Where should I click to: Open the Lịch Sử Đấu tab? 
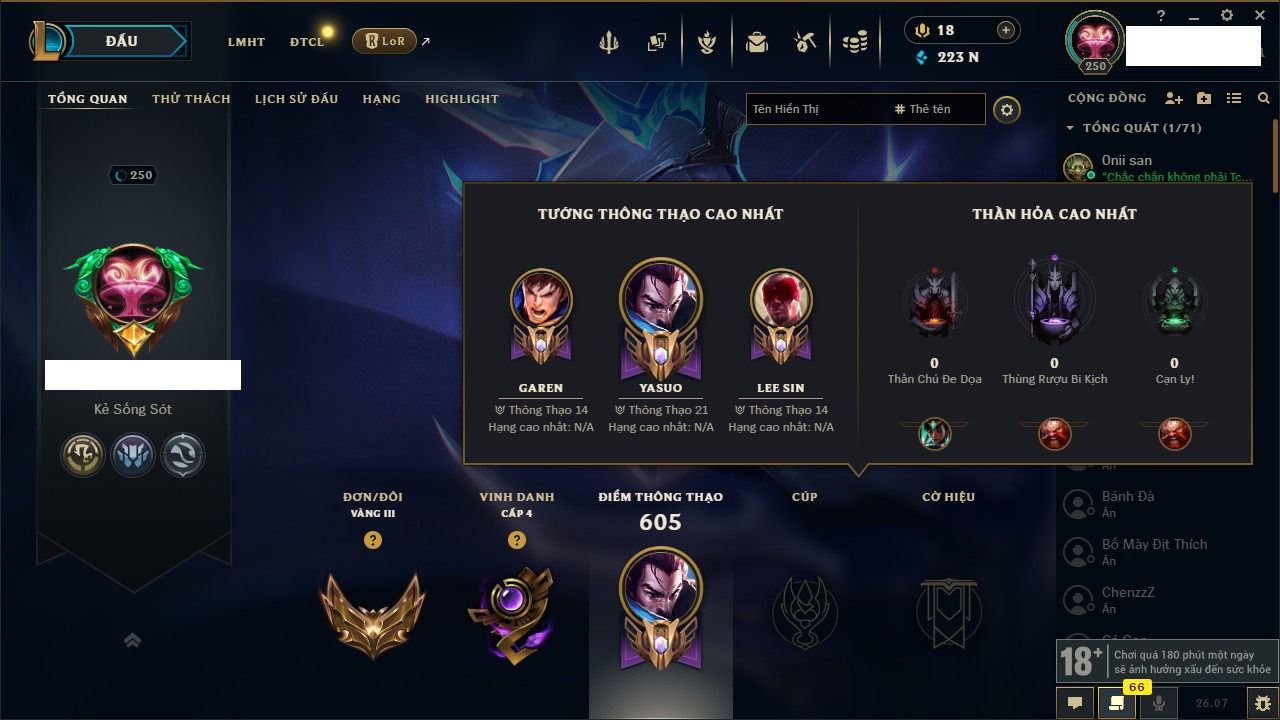(296, 99)
